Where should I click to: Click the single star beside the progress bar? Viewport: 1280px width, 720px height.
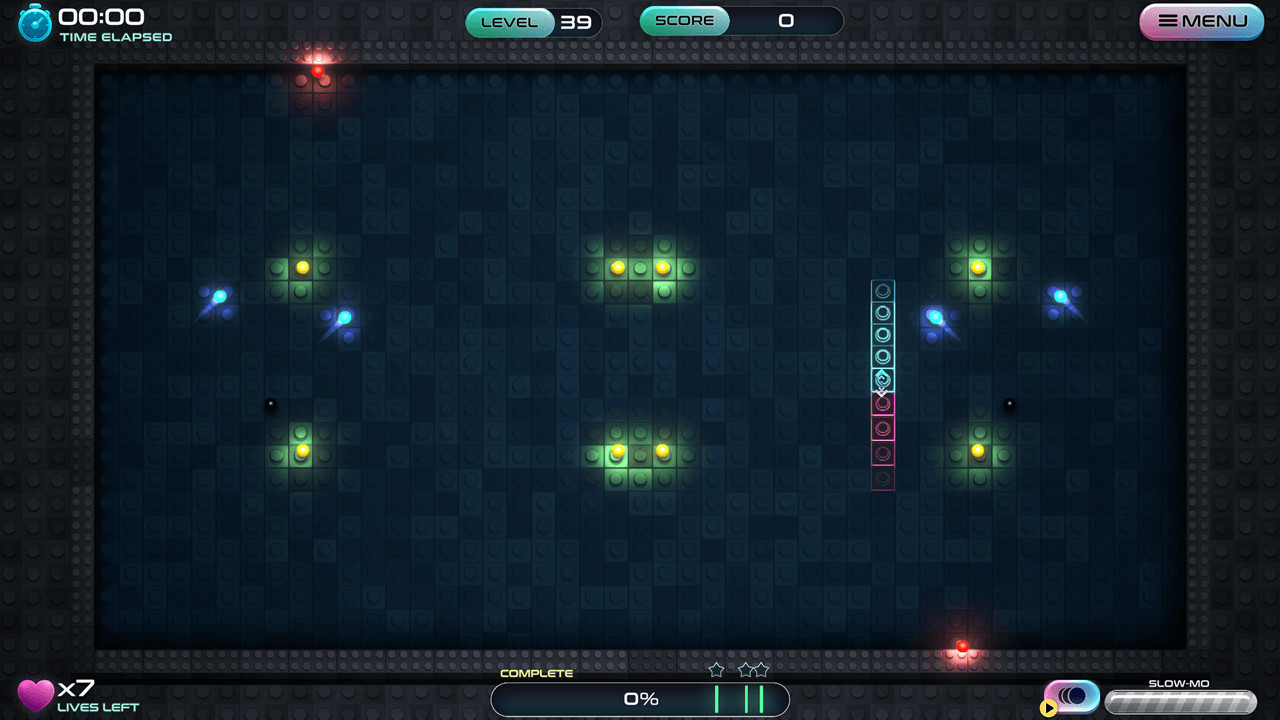pos(716,669)
